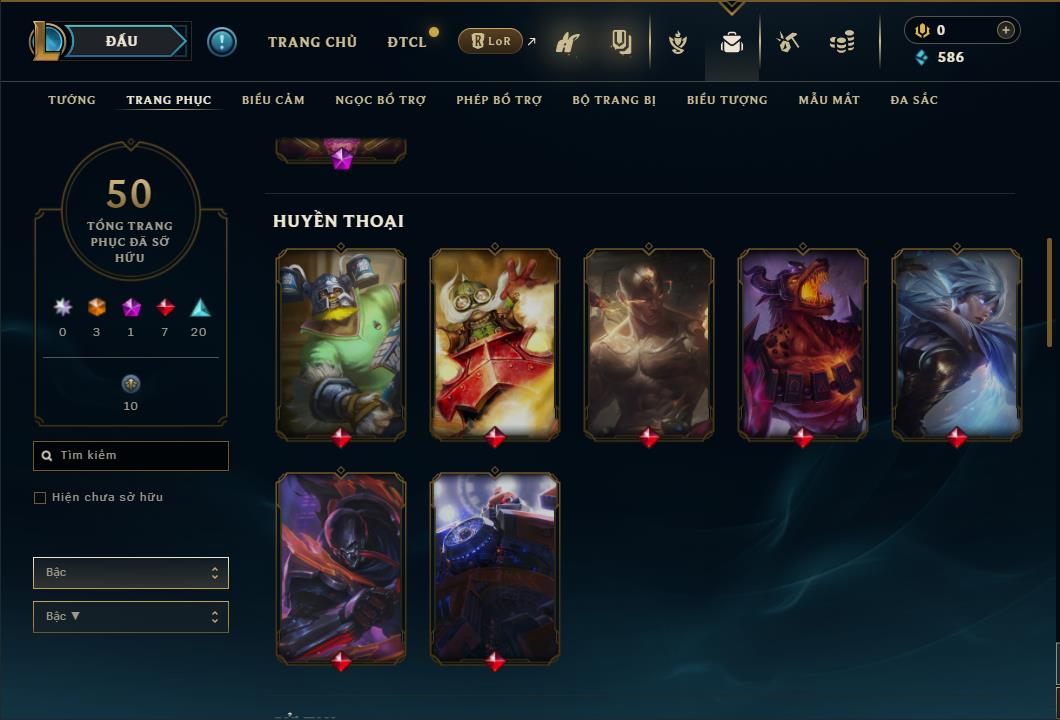Add currency with the plus button
This screenshot has height=720, width=1060.
[1006, 30]
